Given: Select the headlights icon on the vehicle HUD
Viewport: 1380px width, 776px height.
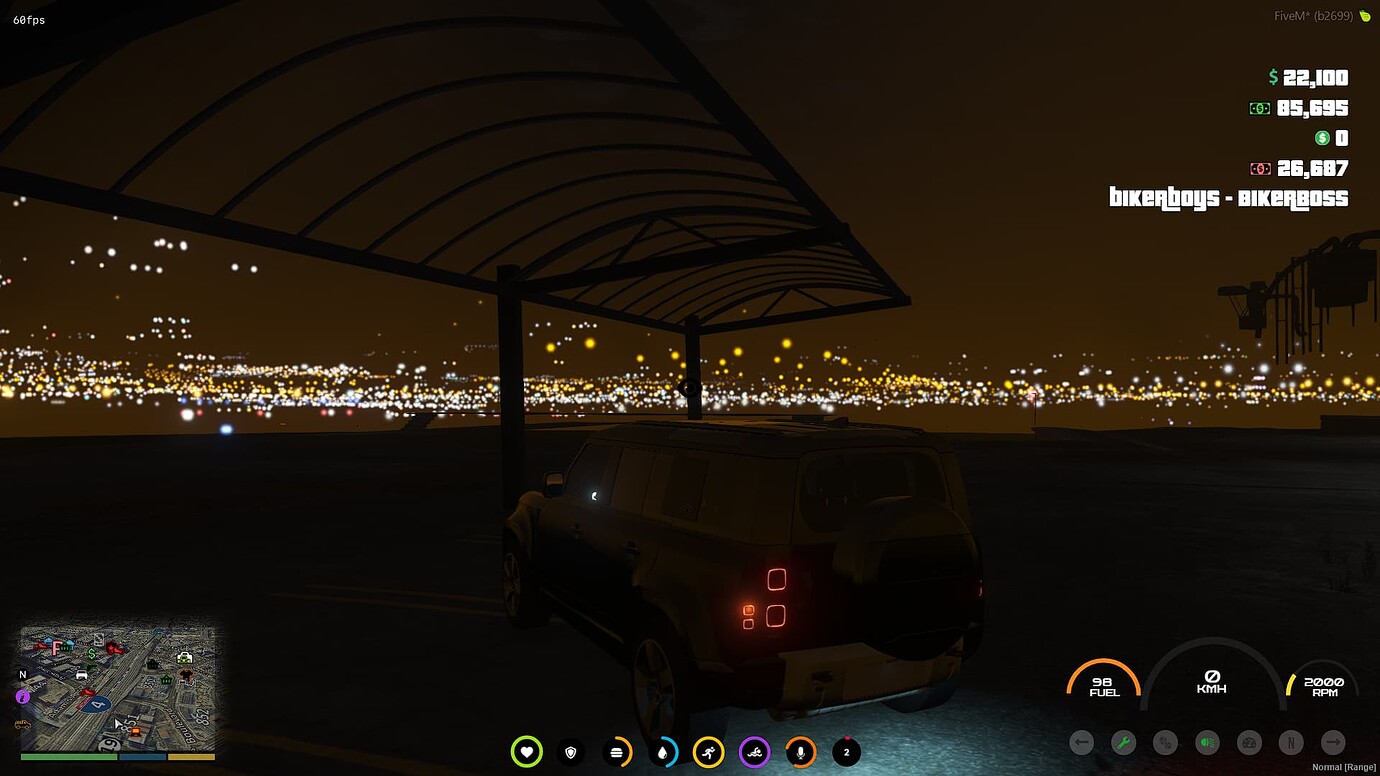Looking at the screenshot, I should coord(1206,742).
